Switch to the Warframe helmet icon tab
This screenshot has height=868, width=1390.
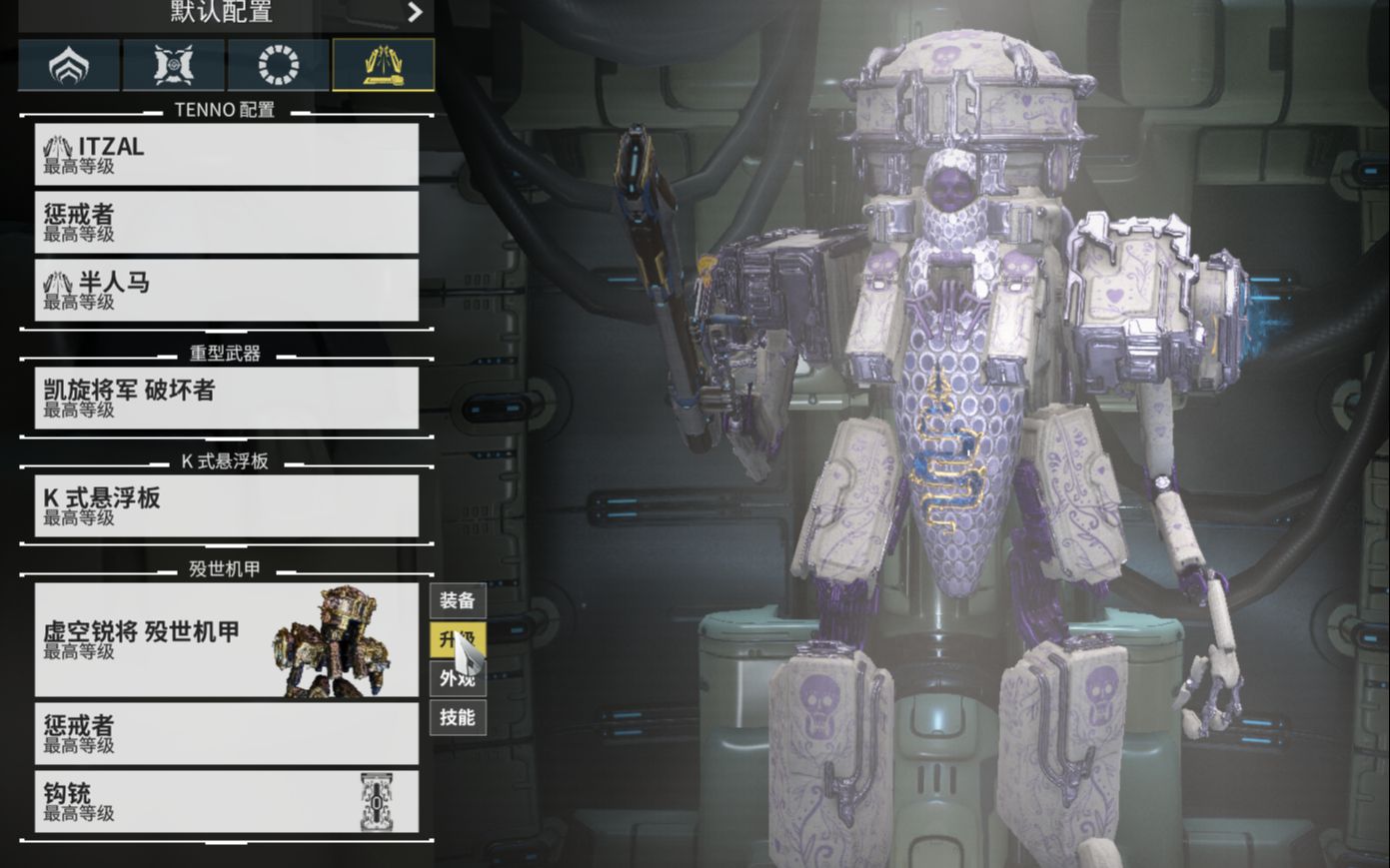click(69, 66)
